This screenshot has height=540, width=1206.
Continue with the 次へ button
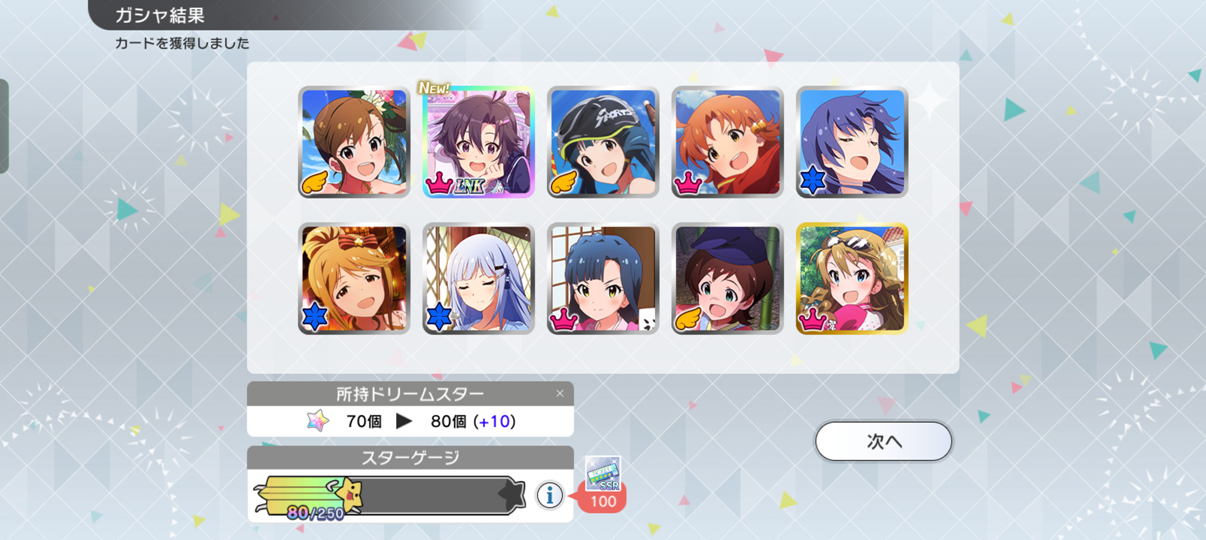pos(883,441)
